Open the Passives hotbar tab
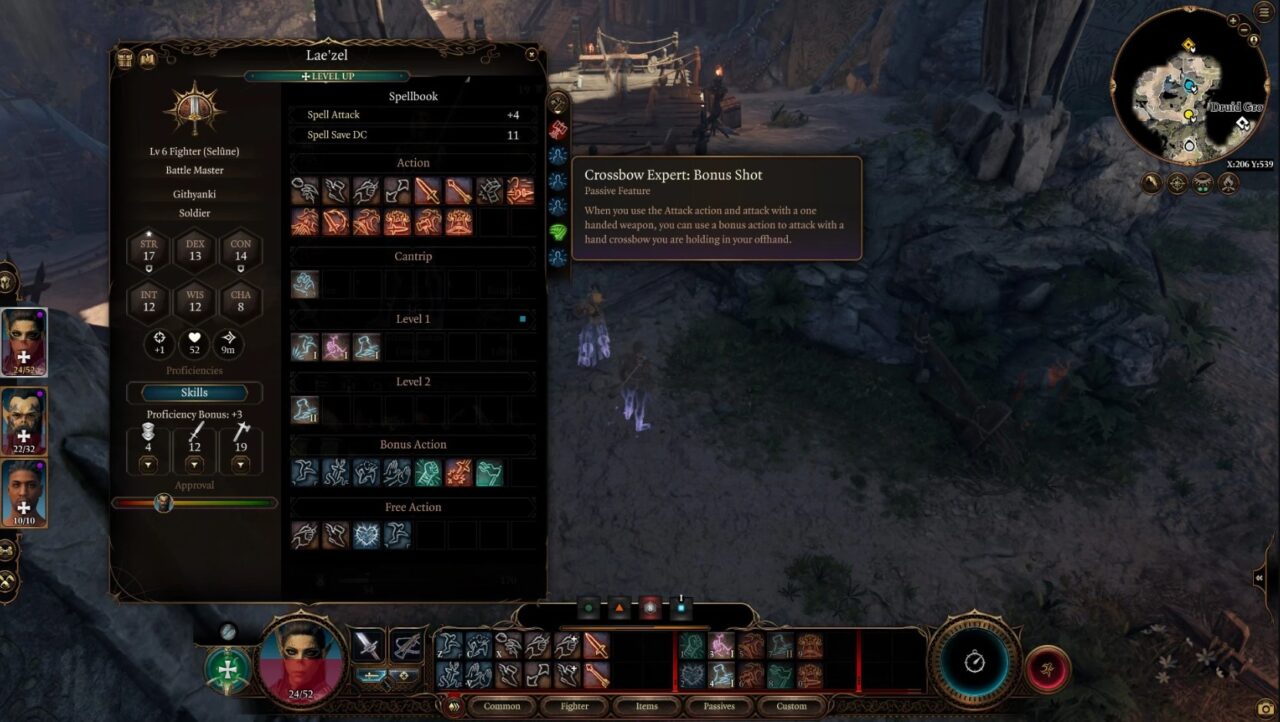 [x=718, y=706]
